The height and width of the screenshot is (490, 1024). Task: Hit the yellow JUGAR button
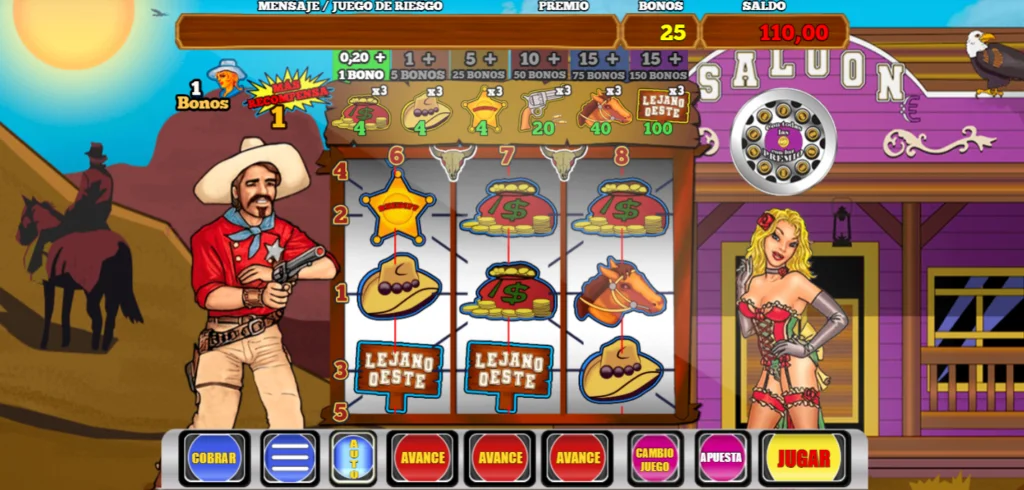coord(803,459)
